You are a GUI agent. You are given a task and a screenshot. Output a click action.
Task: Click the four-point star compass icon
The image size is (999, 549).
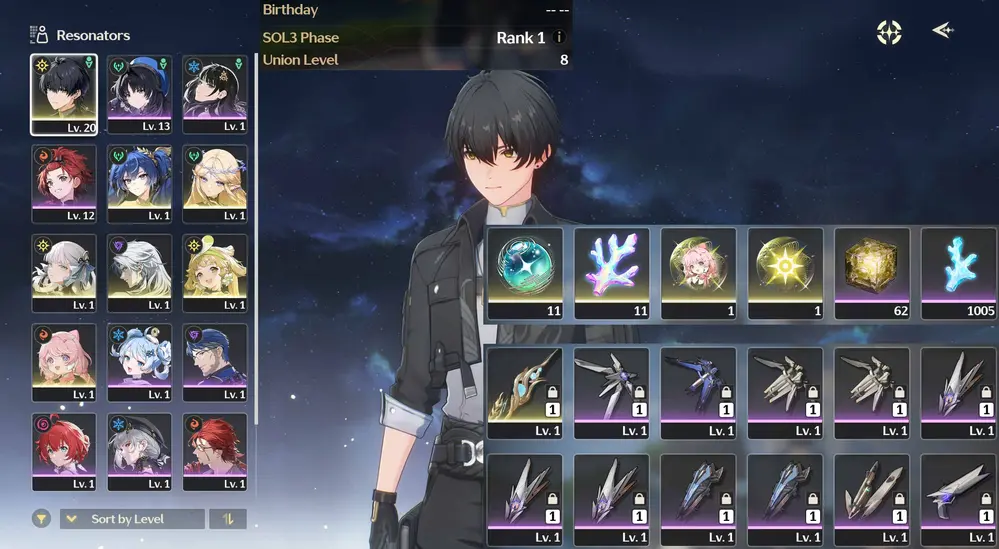coord(889,32)
